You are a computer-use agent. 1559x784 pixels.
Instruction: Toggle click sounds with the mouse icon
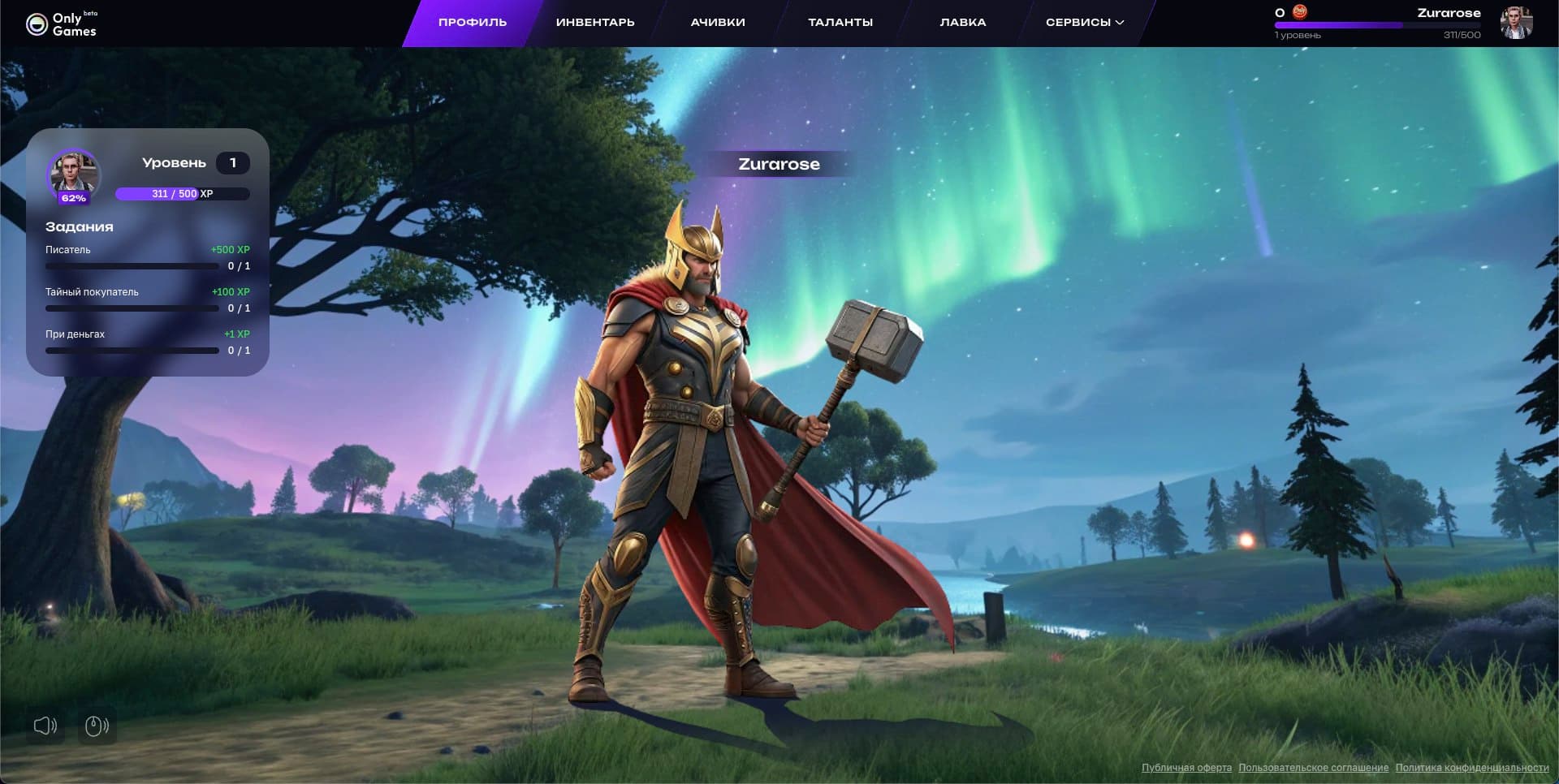pos(97,726)
